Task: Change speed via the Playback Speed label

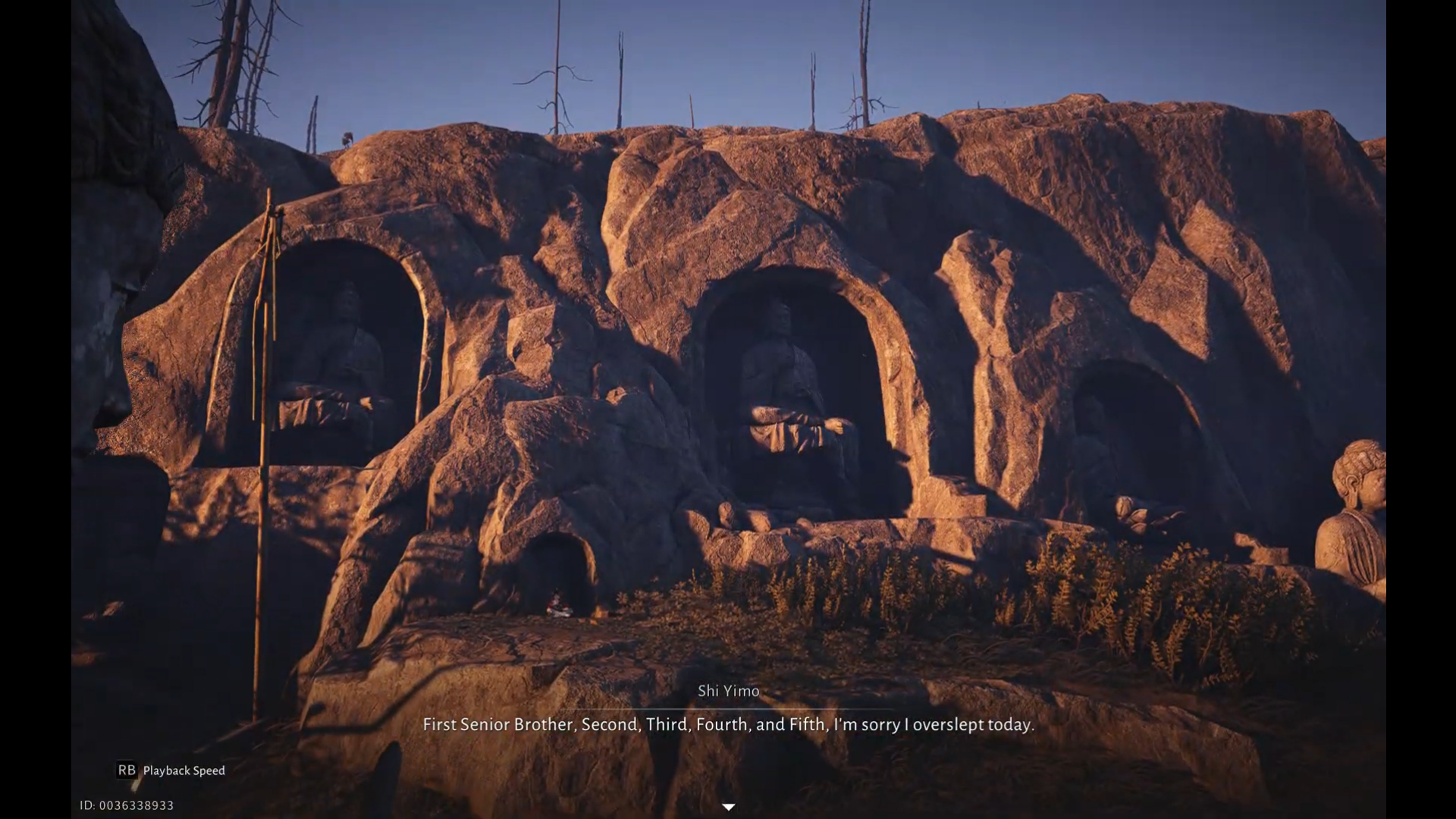Action: tap(184, 770)
